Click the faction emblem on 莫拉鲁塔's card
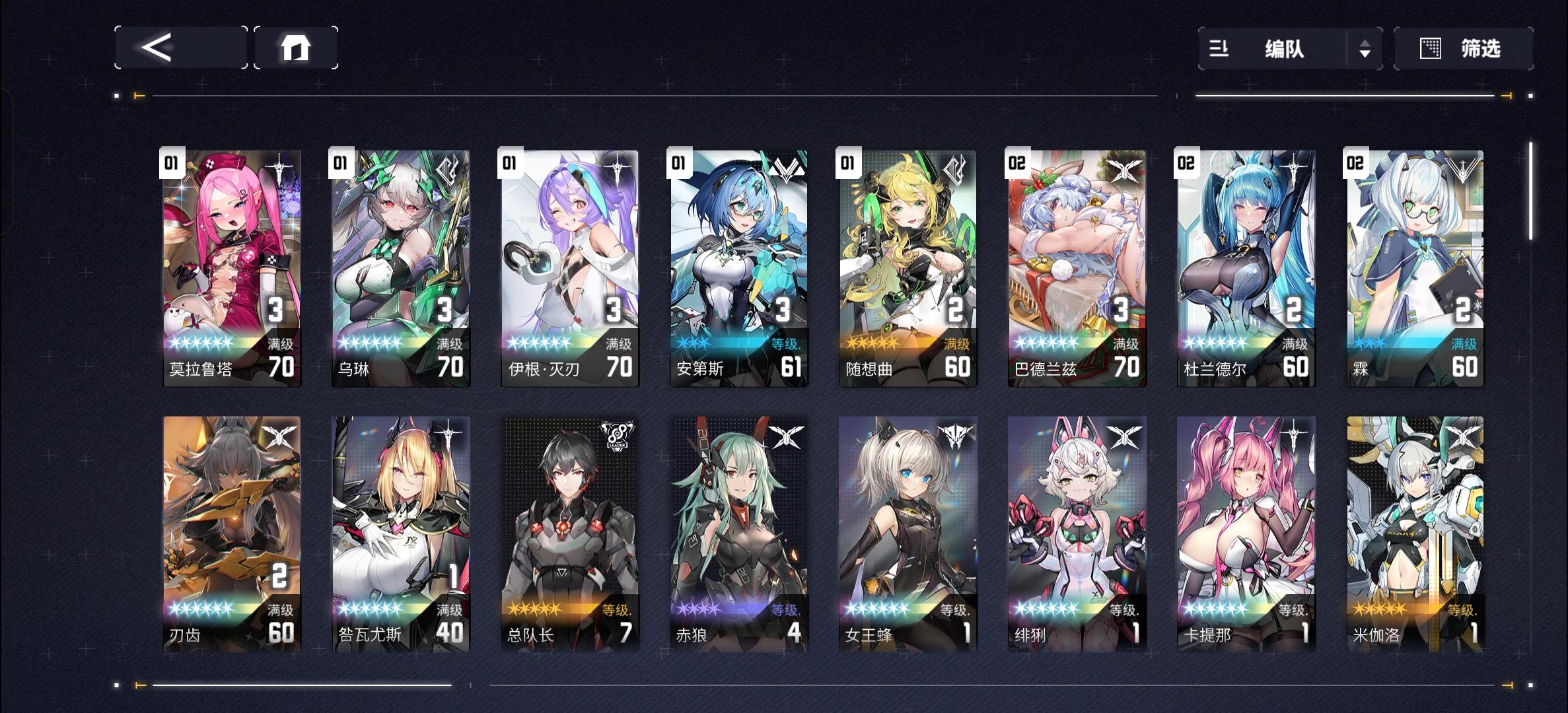This screenshot has width=1568, height=713. point(280,165)
